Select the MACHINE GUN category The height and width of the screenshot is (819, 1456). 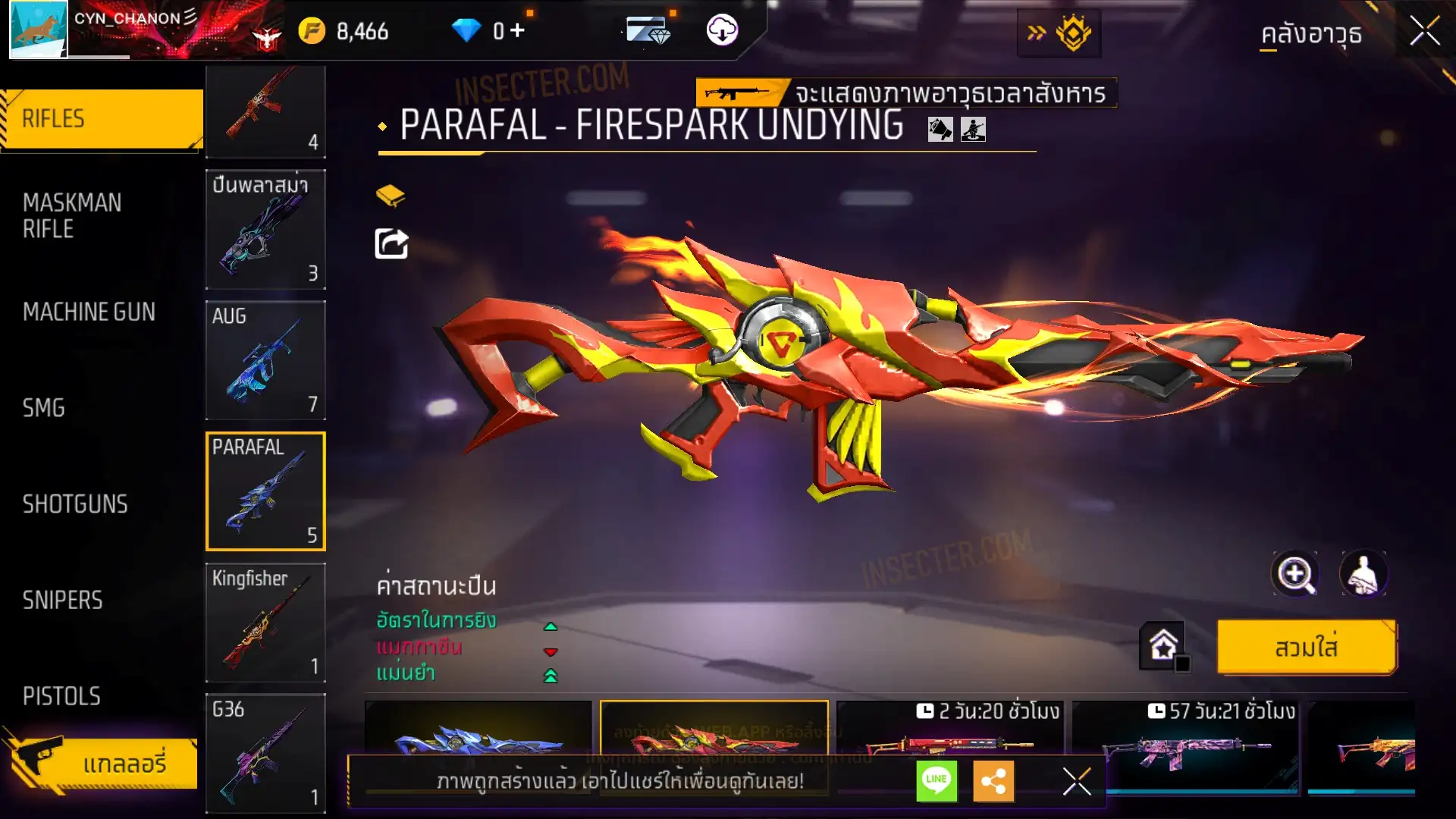point(89,312)
